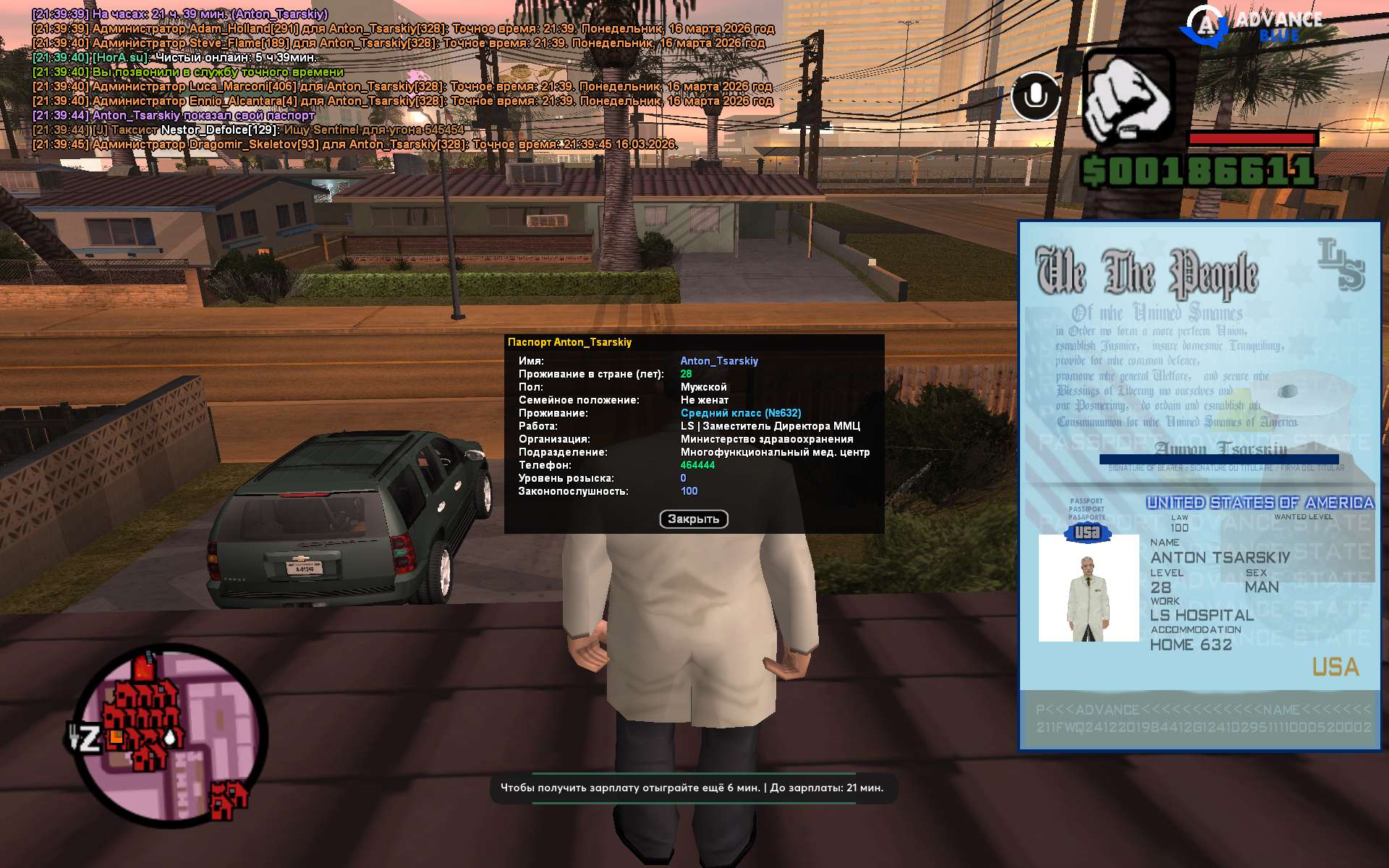The image size is (1389, 868).
Task: Click the taxi driver Nestor_Defolce chat message
Action: (248, 130)
